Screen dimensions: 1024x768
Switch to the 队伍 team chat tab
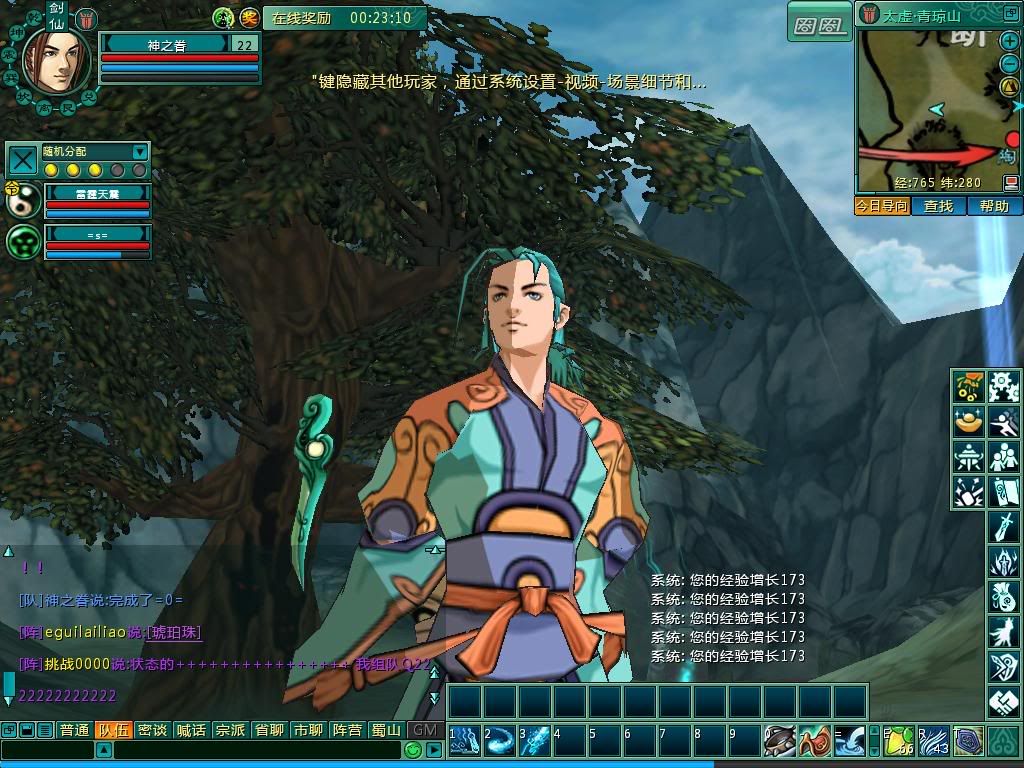[x=113, y=730]
